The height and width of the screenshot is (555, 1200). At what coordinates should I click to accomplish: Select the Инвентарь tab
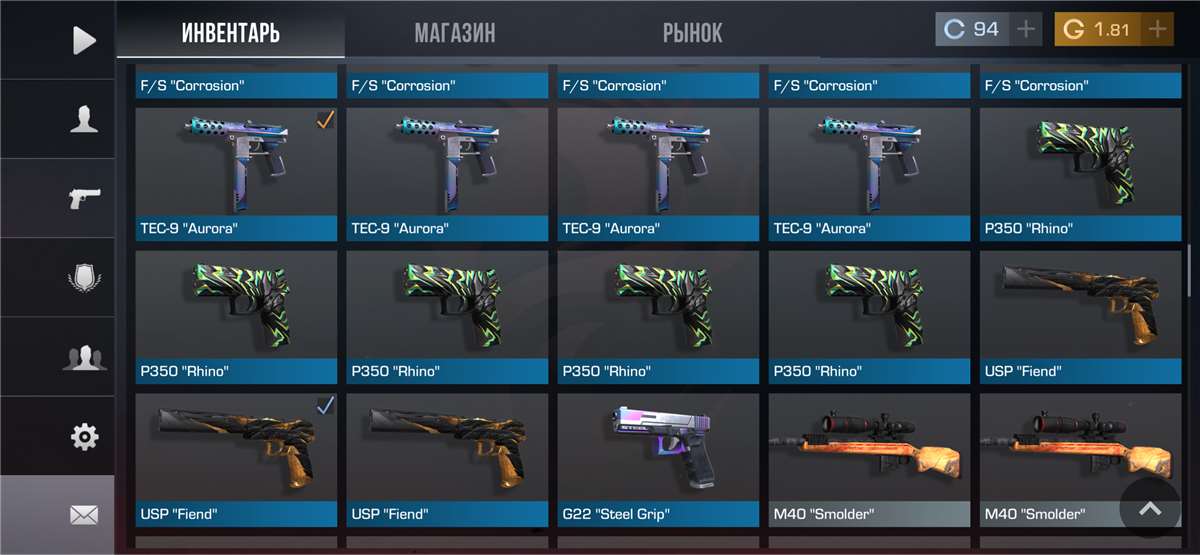pyautogui.click(x=231, y=33)
